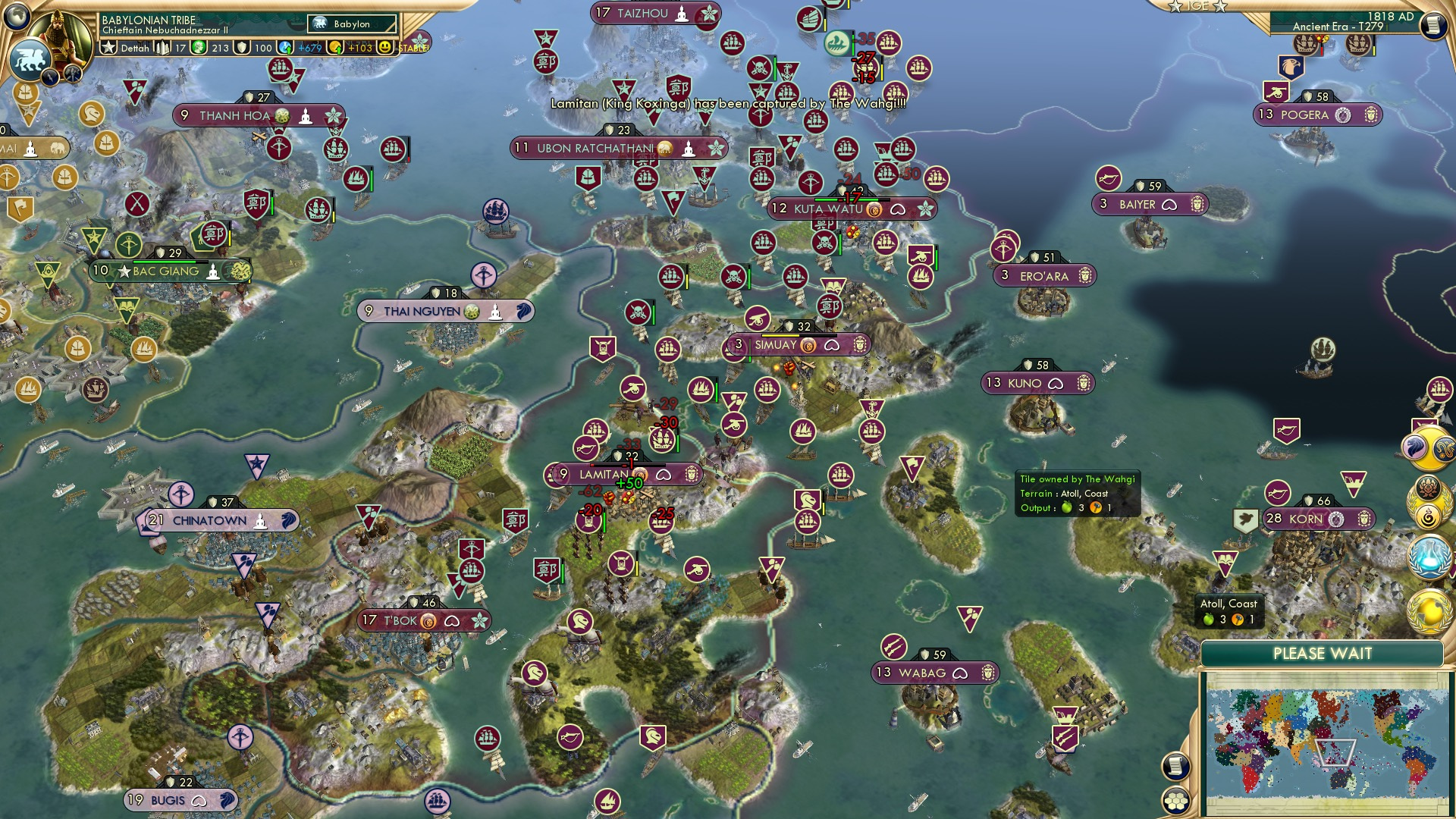
Task: Click the science globe showing +679
Action: (x=284, y=48)
